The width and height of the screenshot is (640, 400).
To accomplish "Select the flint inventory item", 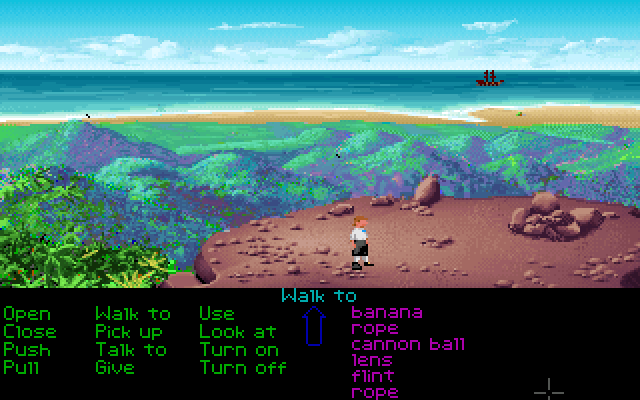I will [372, 377].
